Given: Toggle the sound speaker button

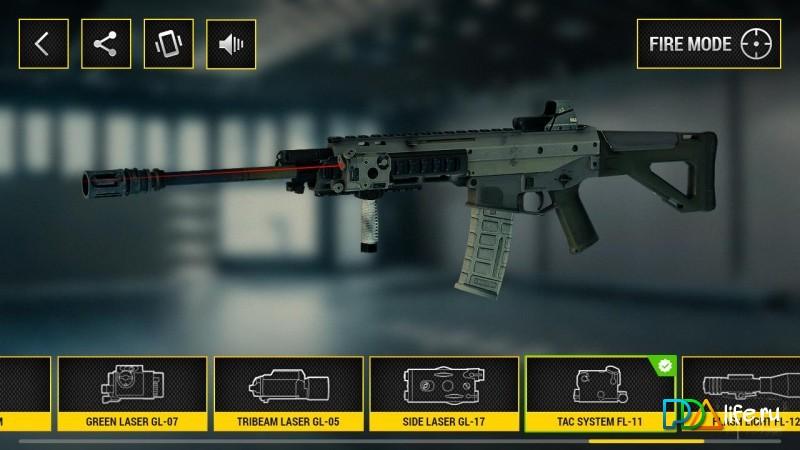Looking at the screenshot, I should [x=230, y=44].
